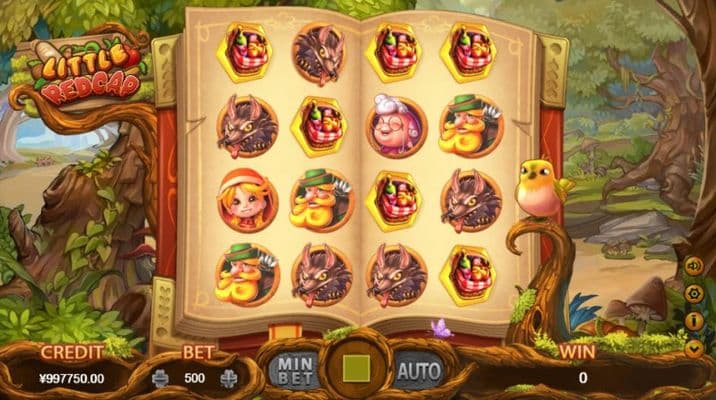This screenshot has height=400, width=716.
Task: Enable AUTO spin mode
Action: coord(418,371)
